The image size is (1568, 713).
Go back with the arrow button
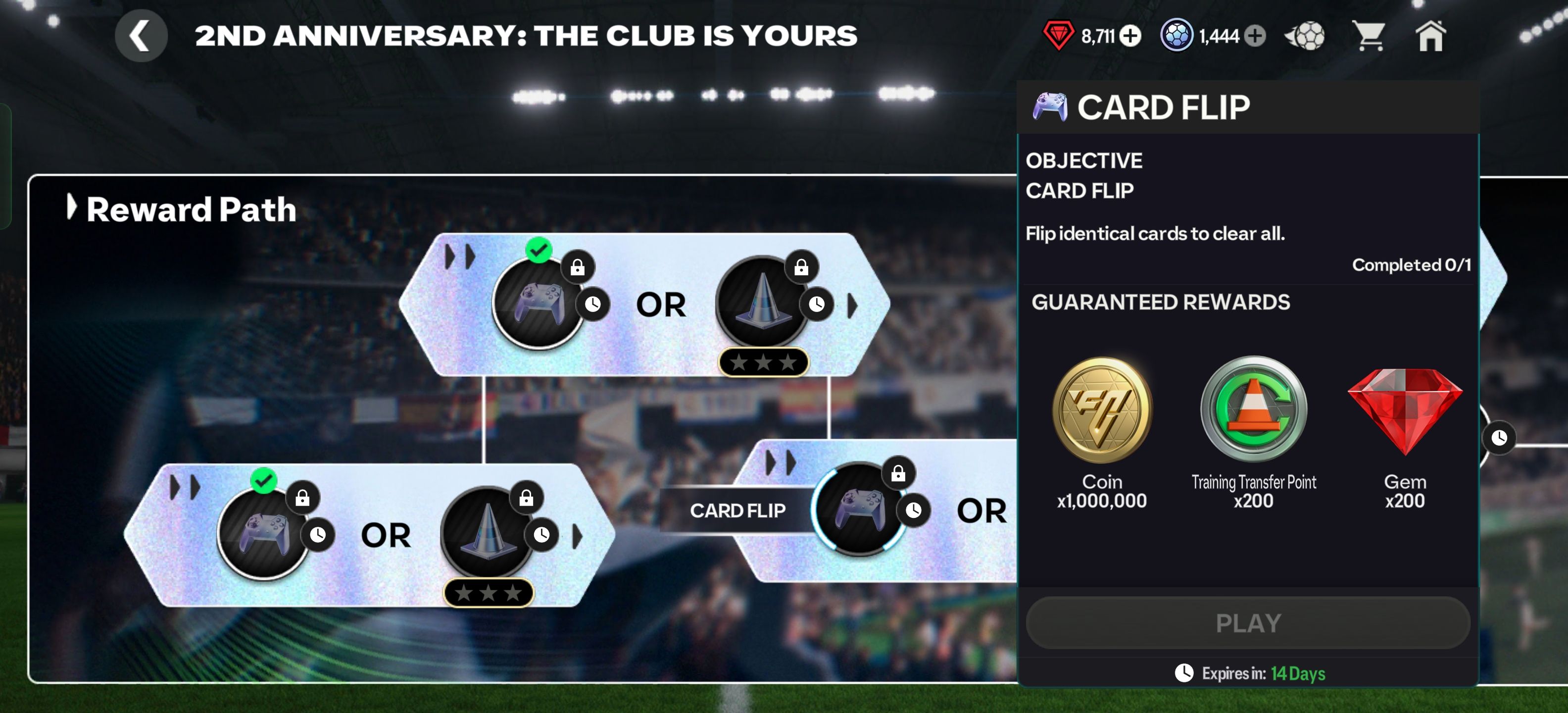[141, 36]
